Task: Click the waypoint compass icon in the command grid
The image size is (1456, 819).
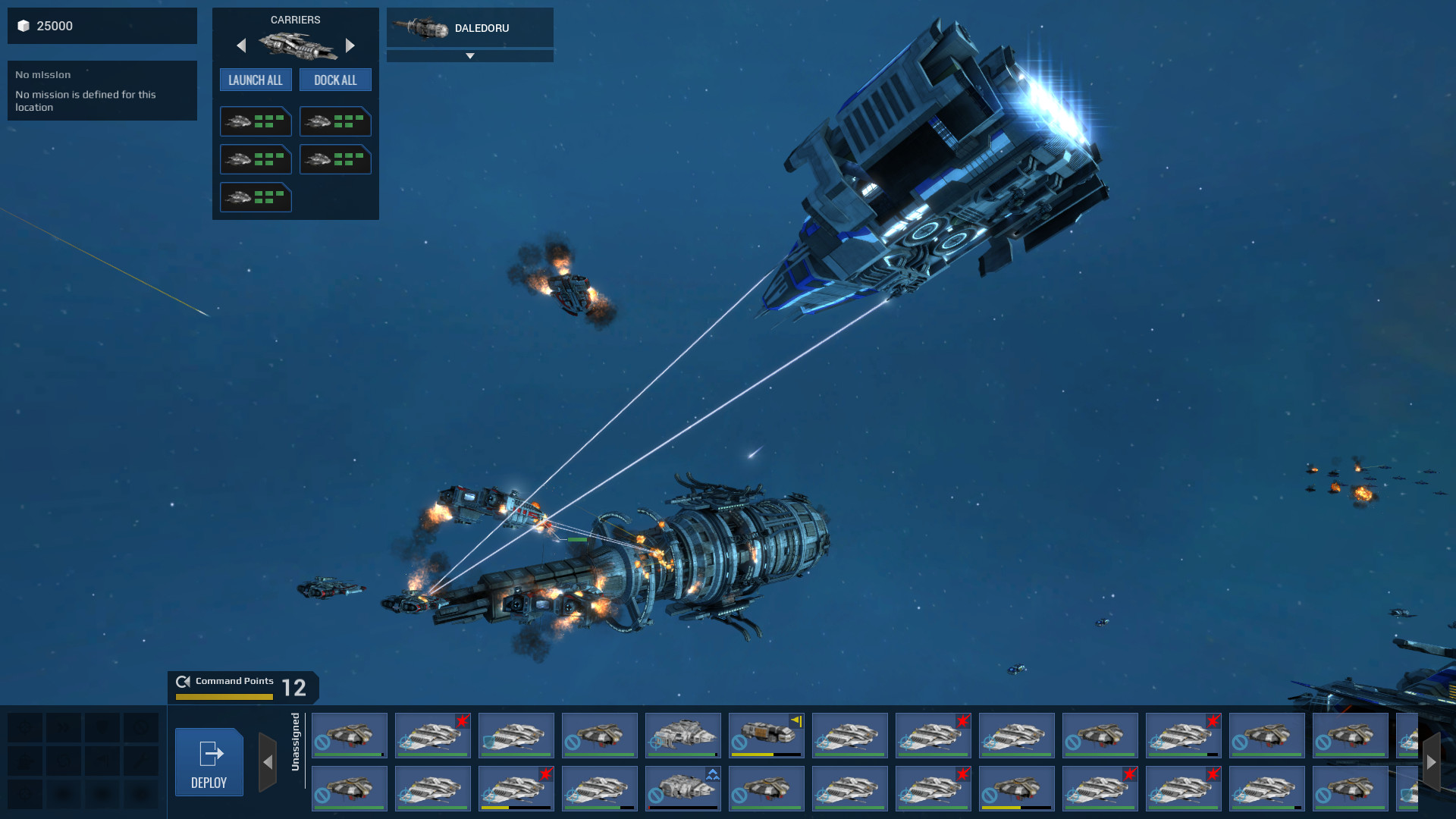Action: (x=25, y=727)
